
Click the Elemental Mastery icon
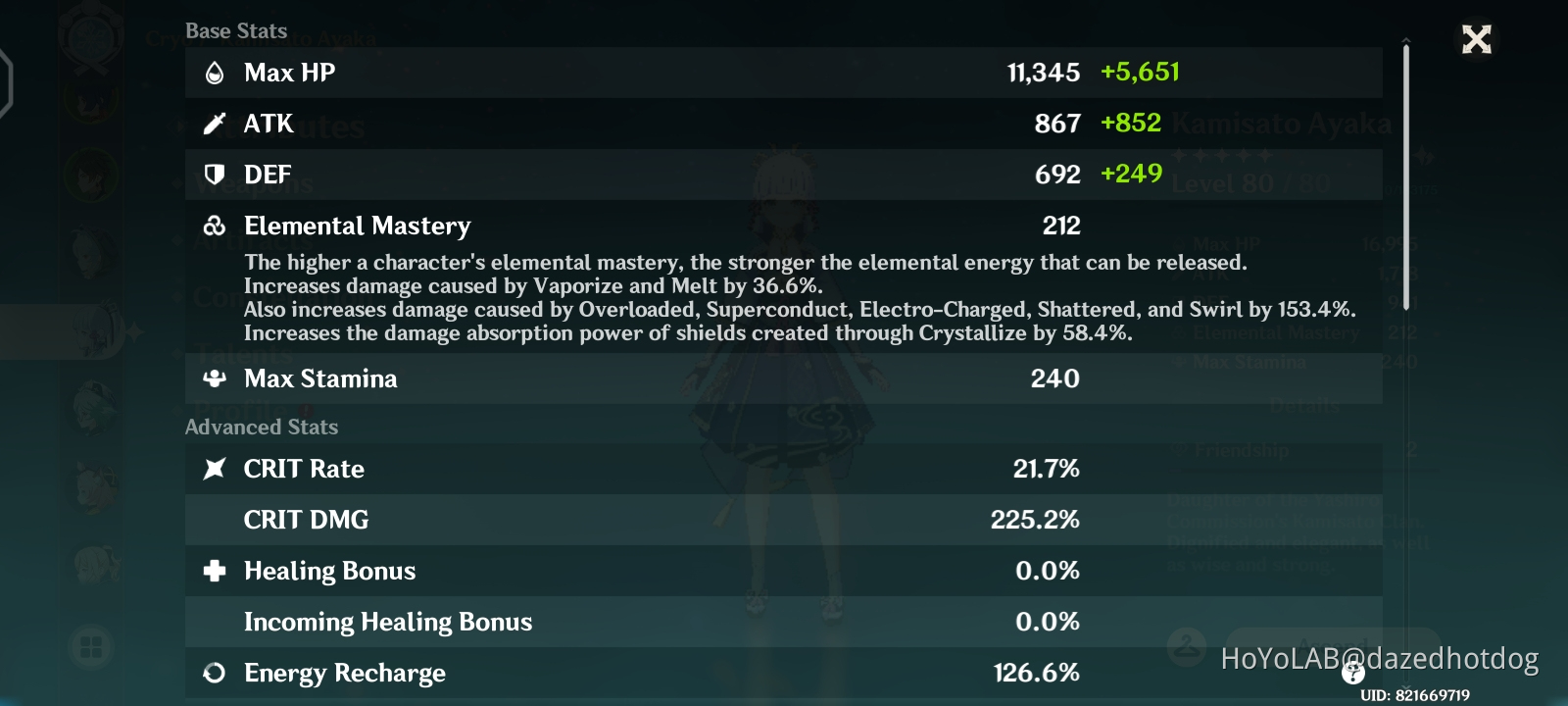click(215, 225)
